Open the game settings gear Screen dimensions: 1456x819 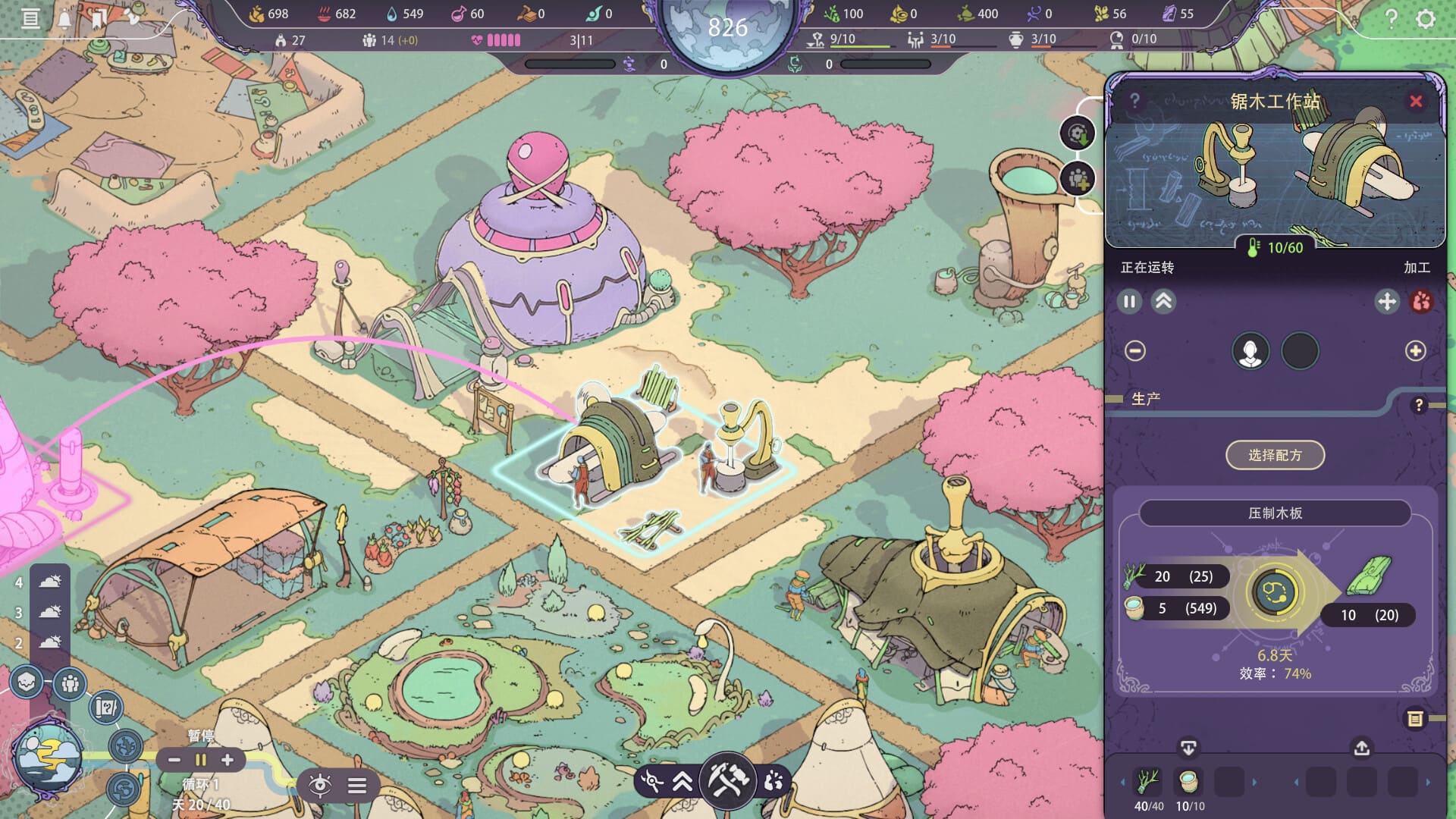click(1426, 18)
